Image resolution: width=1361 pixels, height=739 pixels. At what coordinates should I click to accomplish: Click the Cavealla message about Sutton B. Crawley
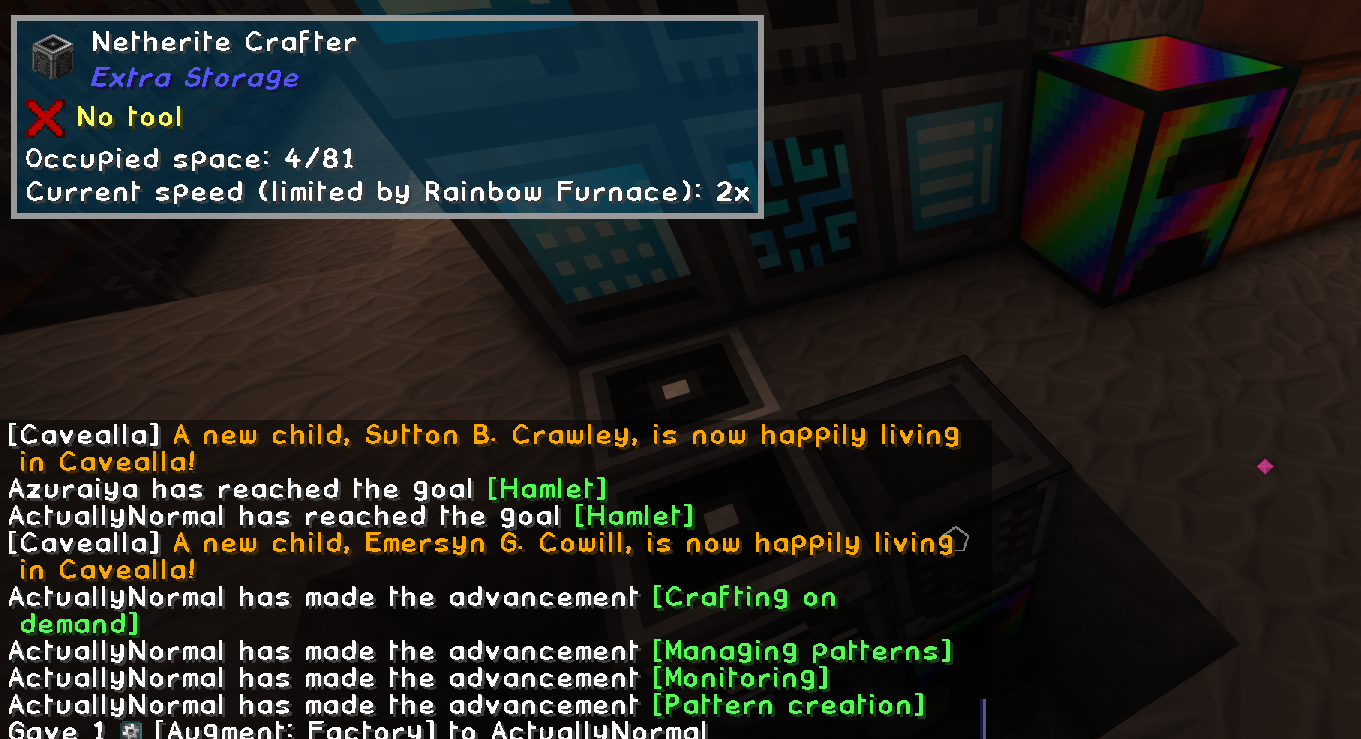point(480,435)
